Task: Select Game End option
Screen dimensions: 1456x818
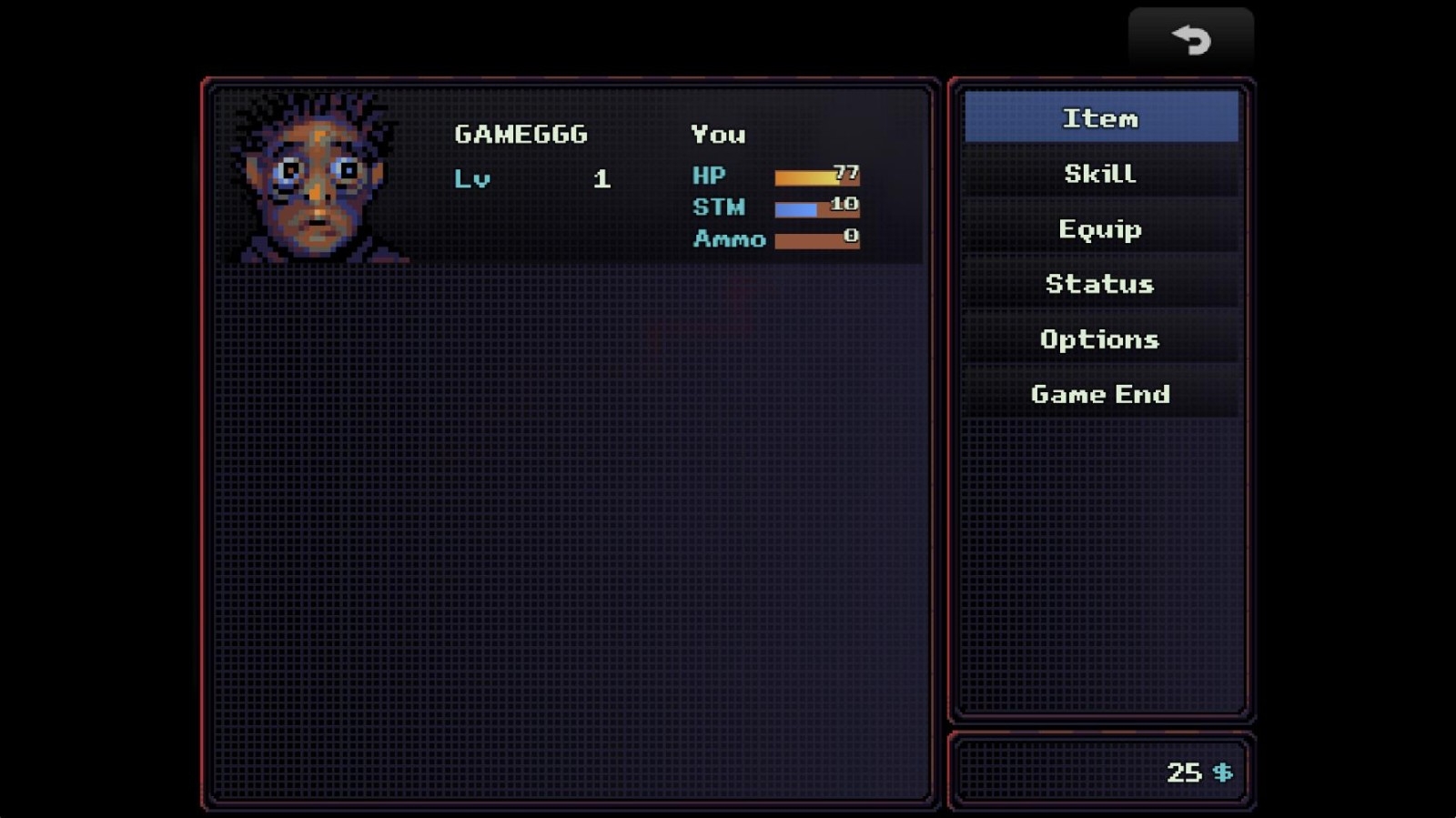Action: [x=1100, y=394]
